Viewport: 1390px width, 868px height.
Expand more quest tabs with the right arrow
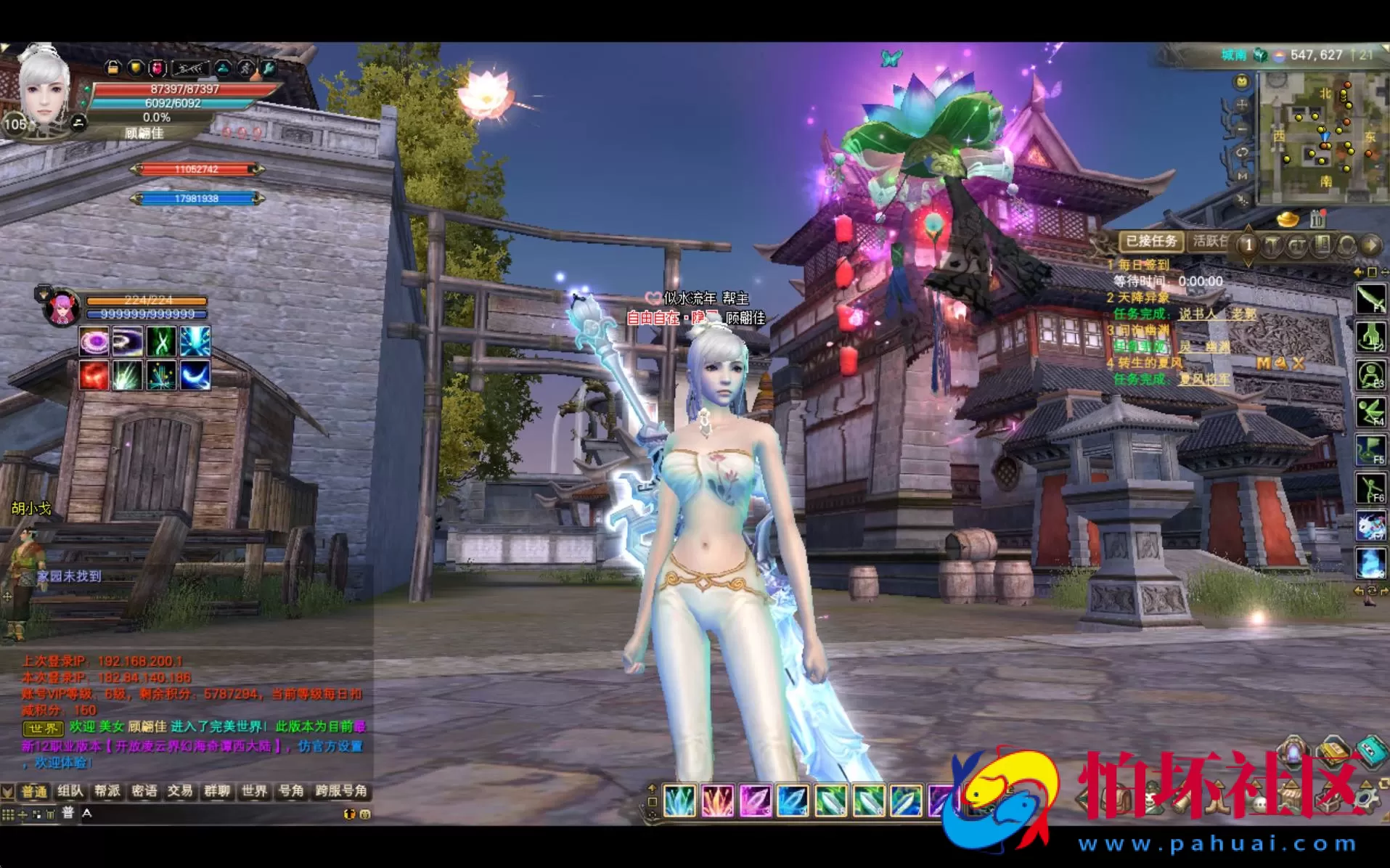[x=1370, y=244]
